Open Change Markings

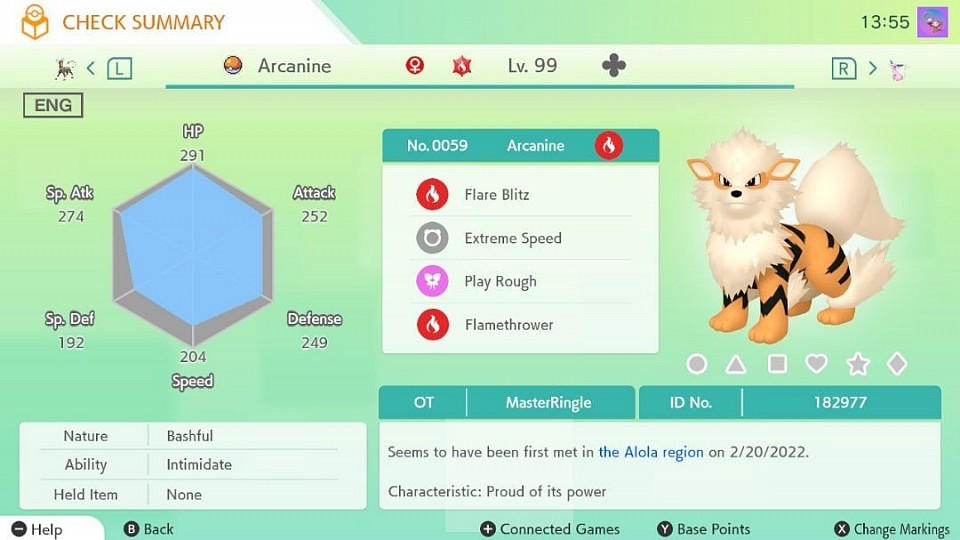pyautogui.click(x=892, y=529)
